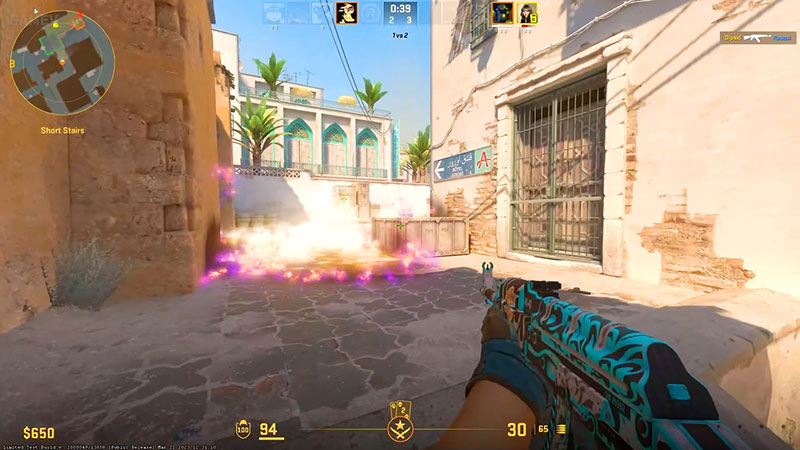Click the card hand icon above the emblem

[399, 410]
